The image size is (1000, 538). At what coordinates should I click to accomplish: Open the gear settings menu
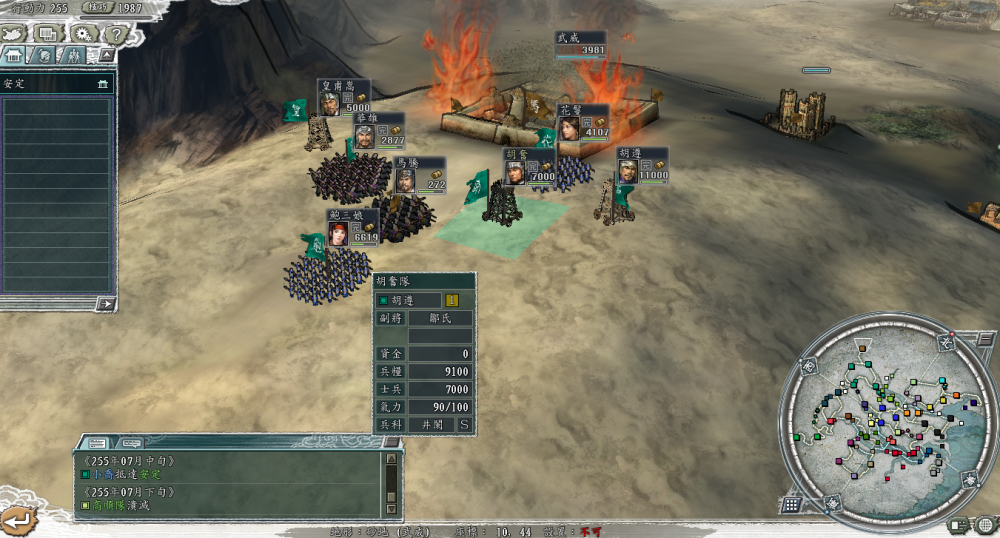pyautogui.click(x=82, y=32)
